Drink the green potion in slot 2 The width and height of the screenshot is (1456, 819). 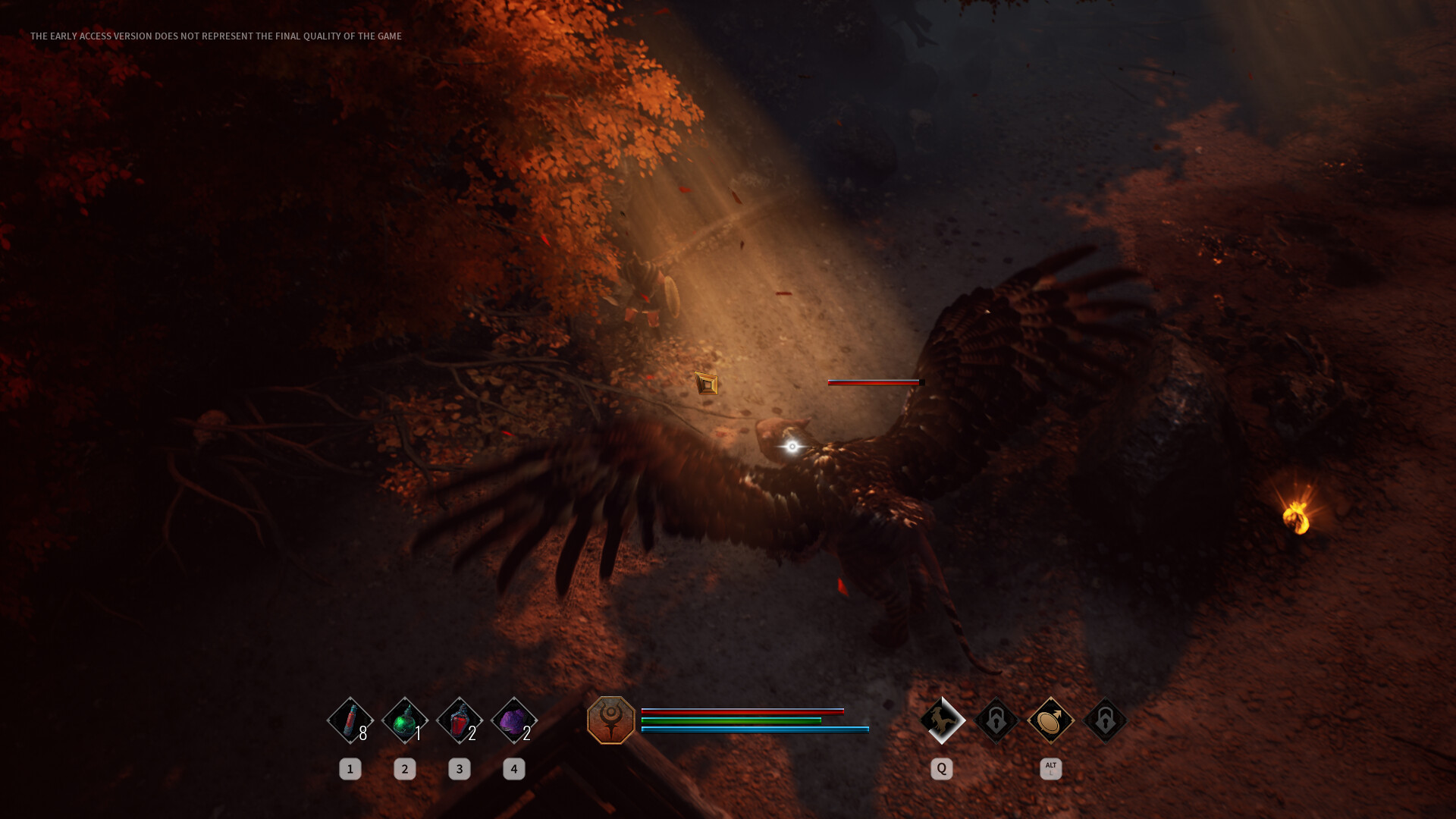click(x=405, y=721)
